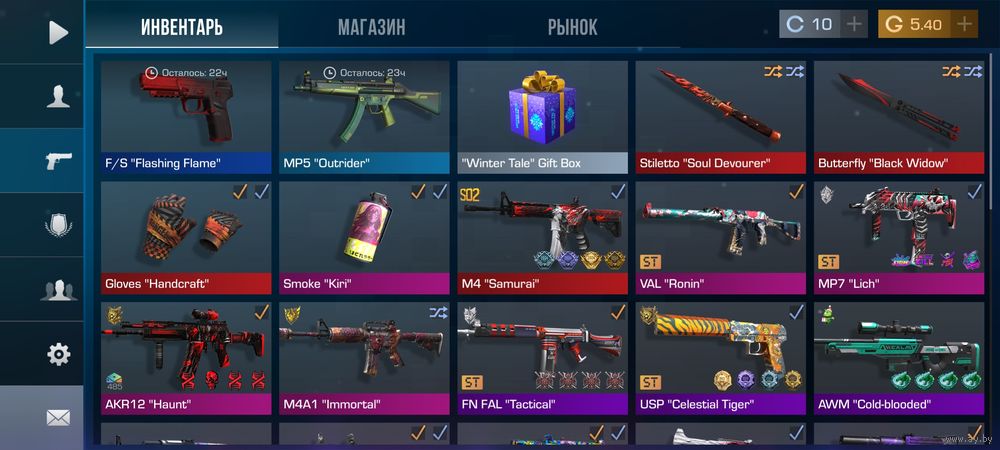Switch to the Магазин tab
This screenshot has height=450, width=1000.
pyautogui.click(x=371, y=27)
